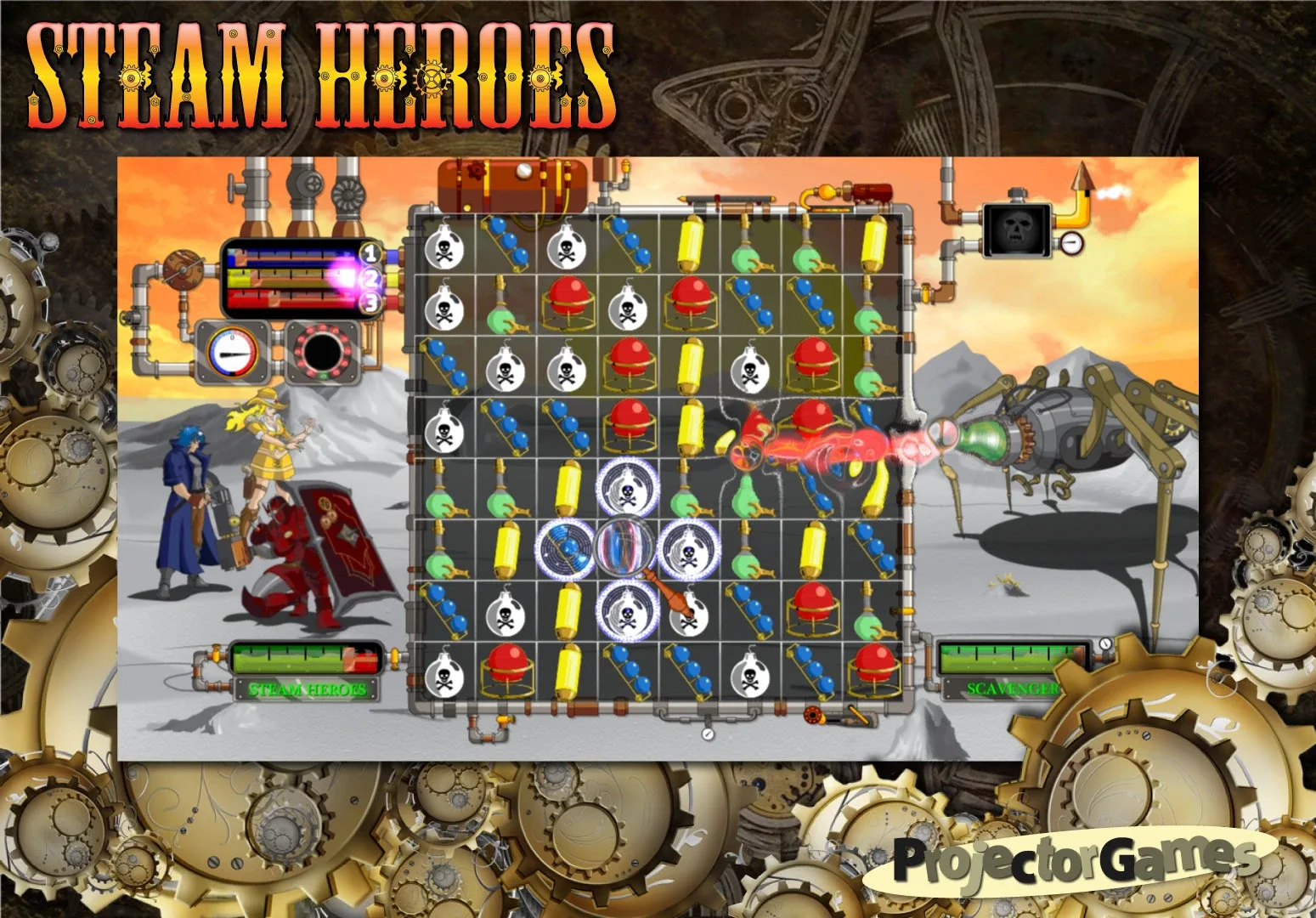
Task: Click the skull display monitor near the pipes
Action: point(1015,229)
